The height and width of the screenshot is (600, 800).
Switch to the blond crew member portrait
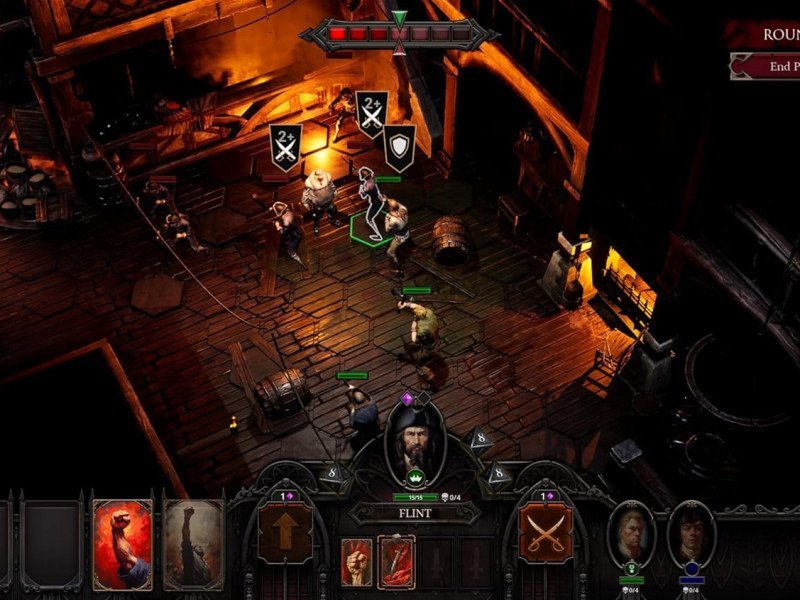point(631,533)
